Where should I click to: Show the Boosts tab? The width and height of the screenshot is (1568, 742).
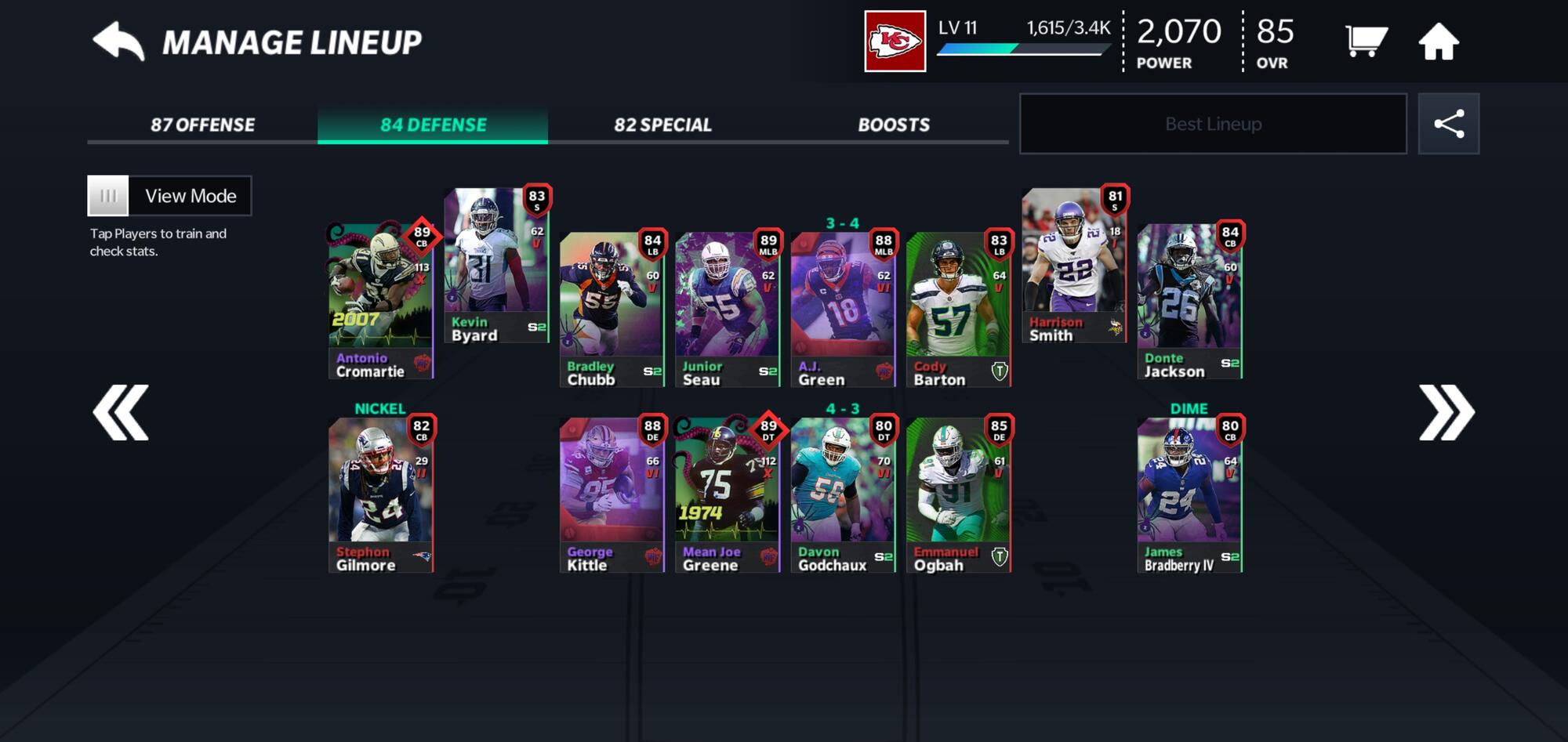[x=893, y=125]
